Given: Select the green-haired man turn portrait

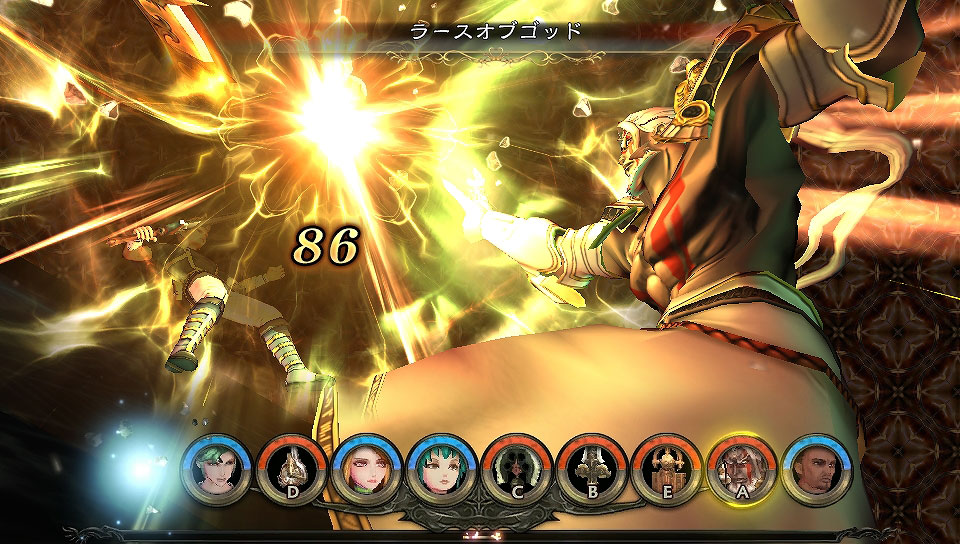Looking at the screenshot, I should pos(217,468).
